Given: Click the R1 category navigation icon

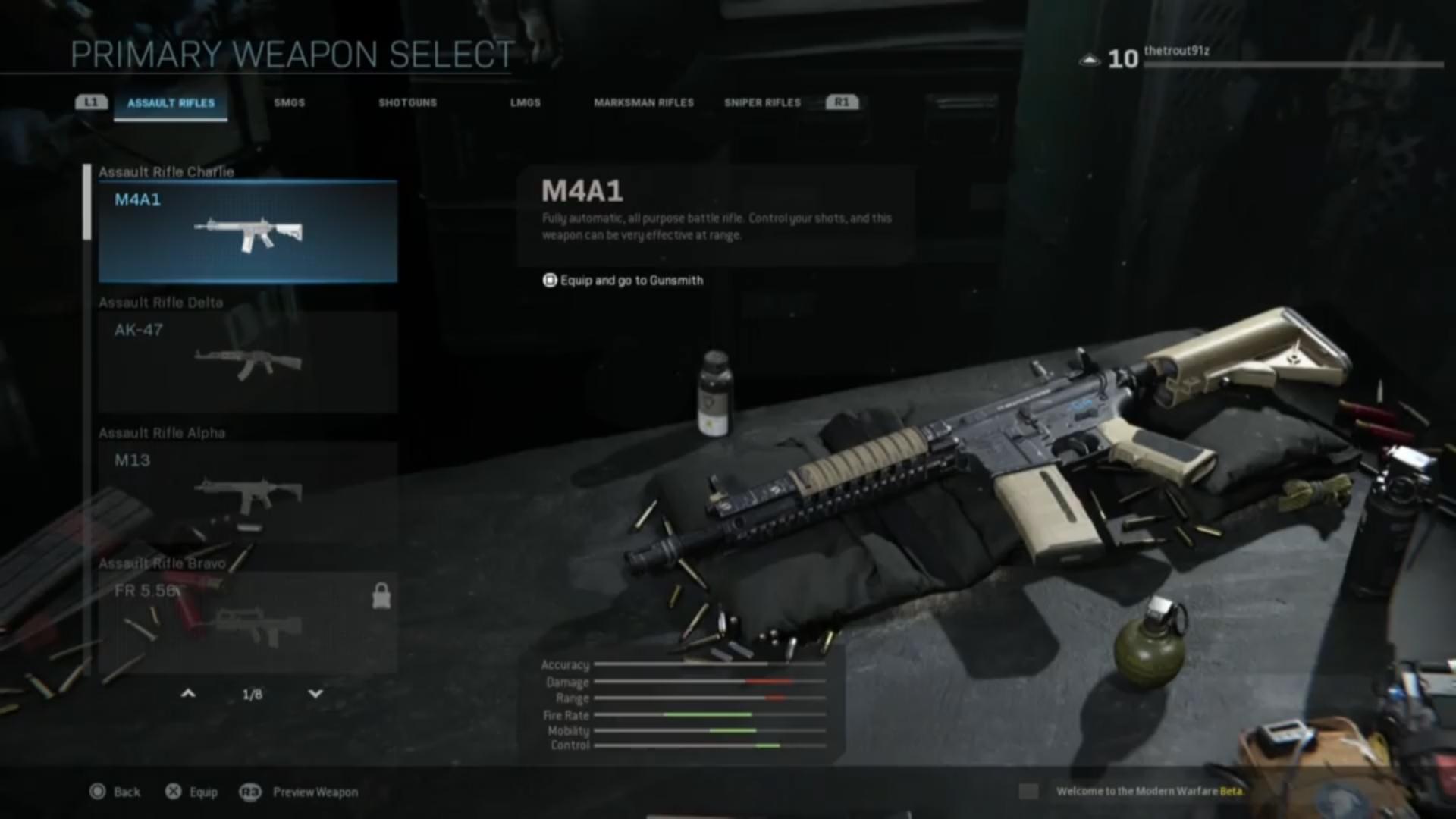Looking at the screenshot, I should point(842,102).
